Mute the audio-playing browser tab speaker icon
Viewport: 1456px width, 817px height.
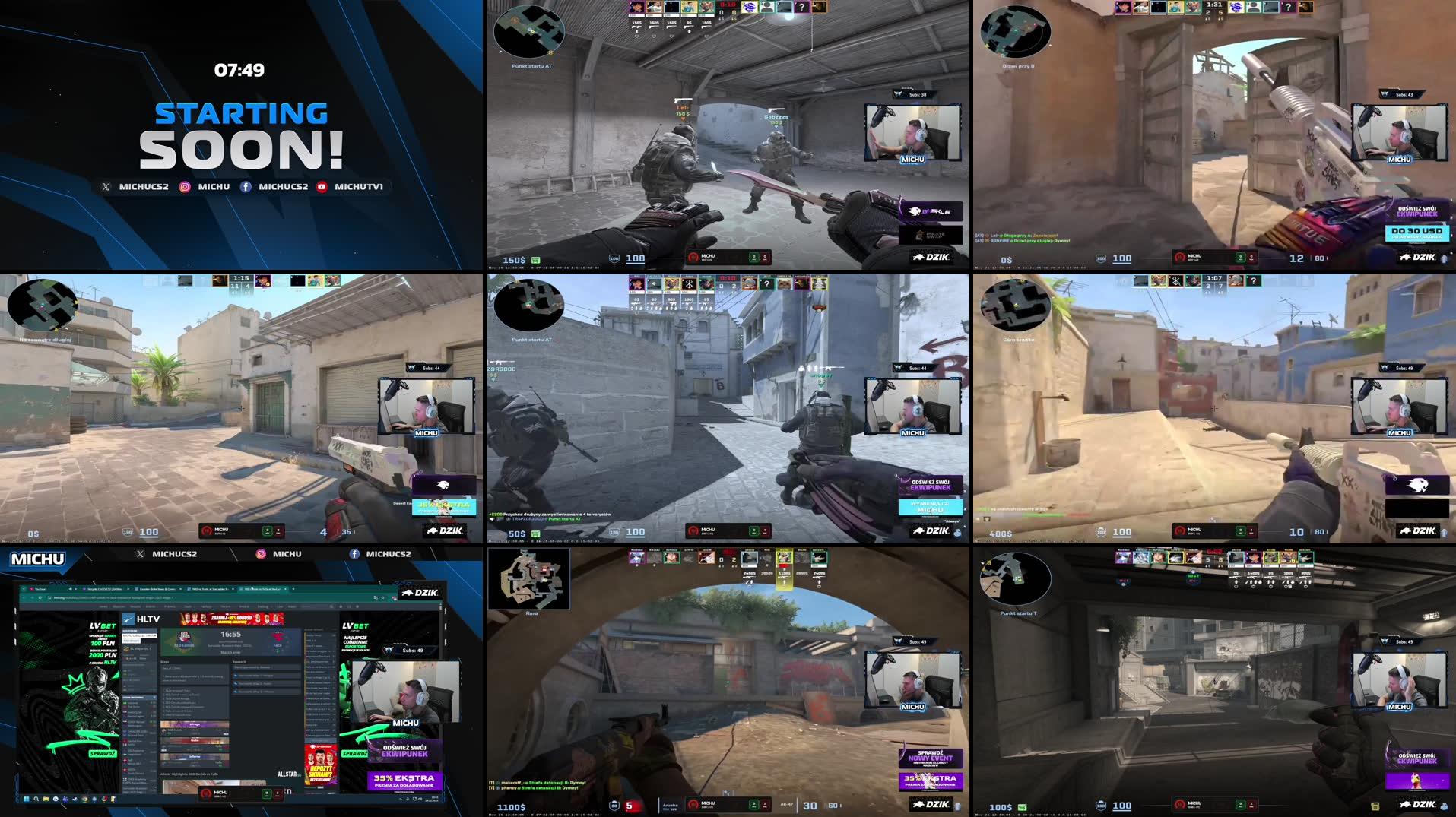click(x=70, y=589)
